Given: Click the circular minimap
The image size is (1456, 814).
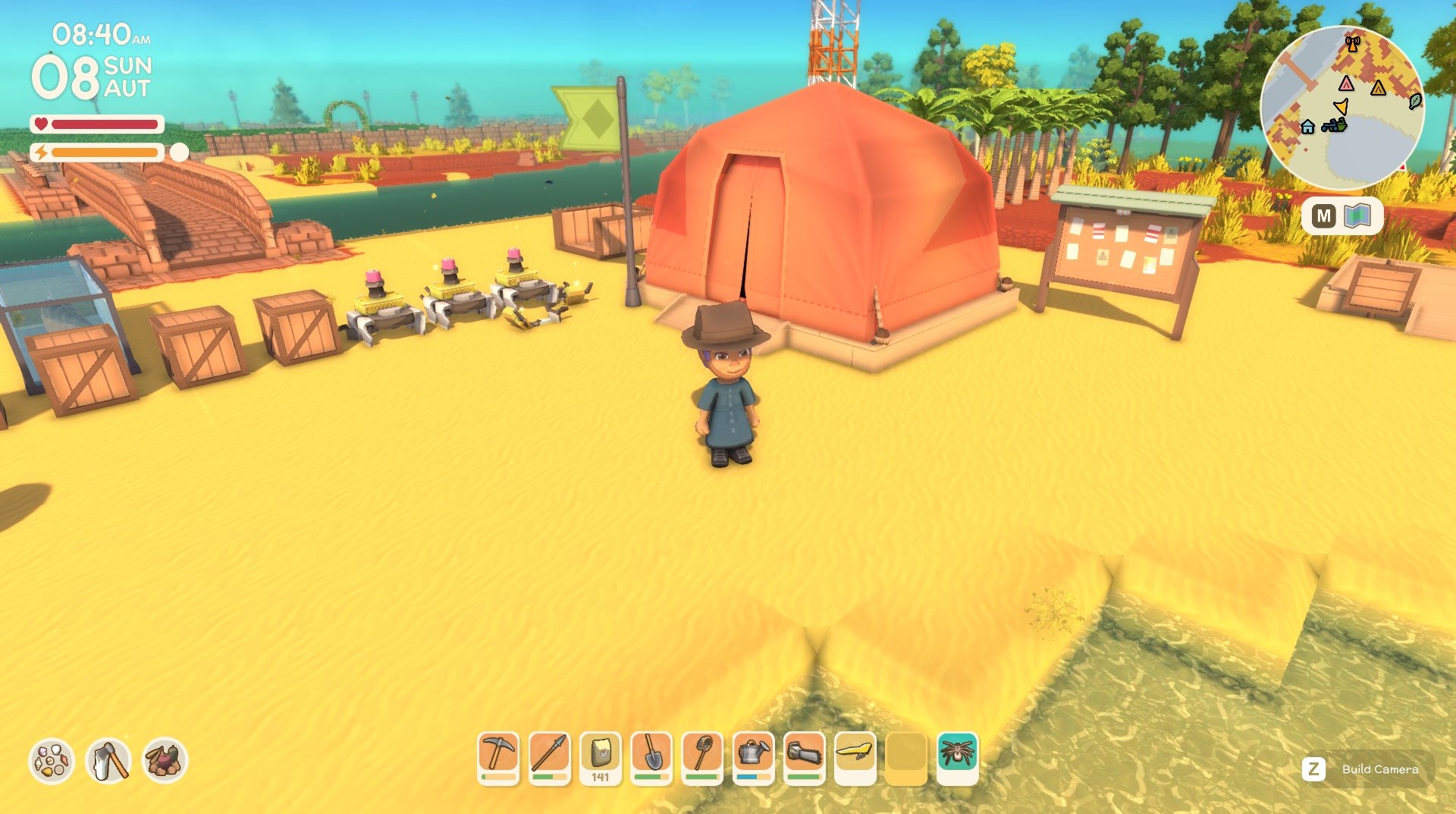Looking at the screenshot, I should (1342, 108).
